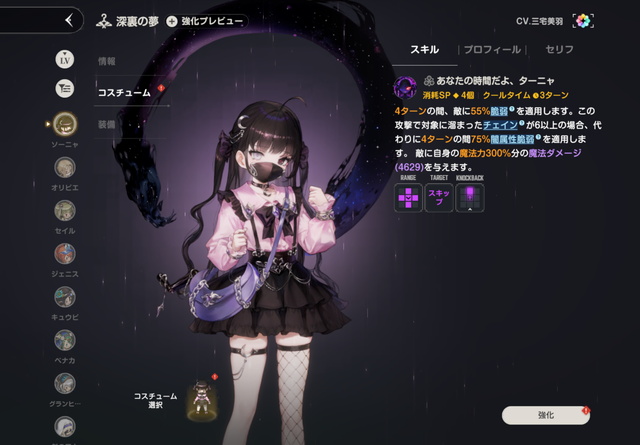Choose the 装備 menu entry
The image size is (640, 445).
click(x=107, y=122)
